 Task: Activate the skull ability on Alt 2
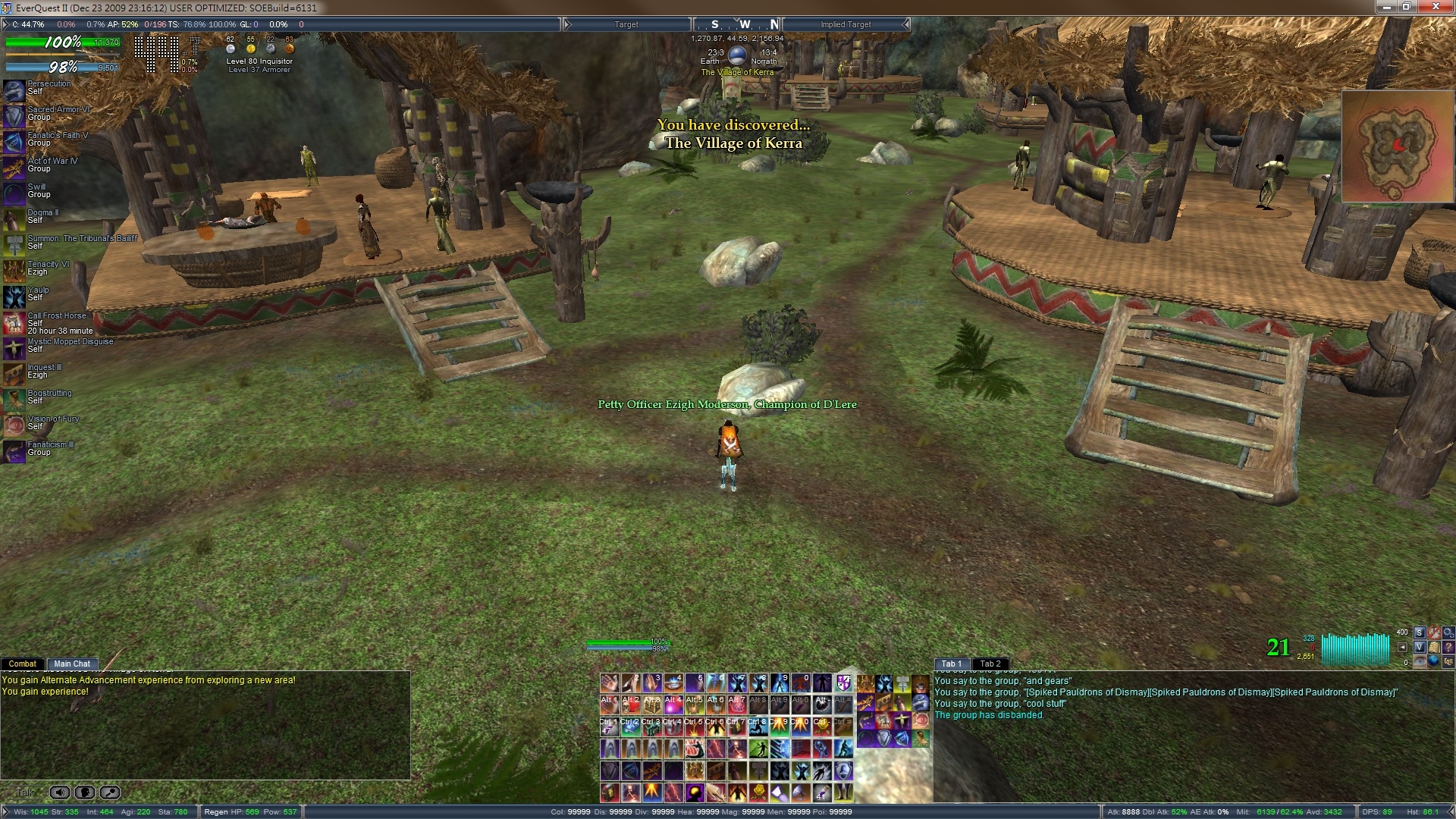pyautogui.click(x=631, y=704)
